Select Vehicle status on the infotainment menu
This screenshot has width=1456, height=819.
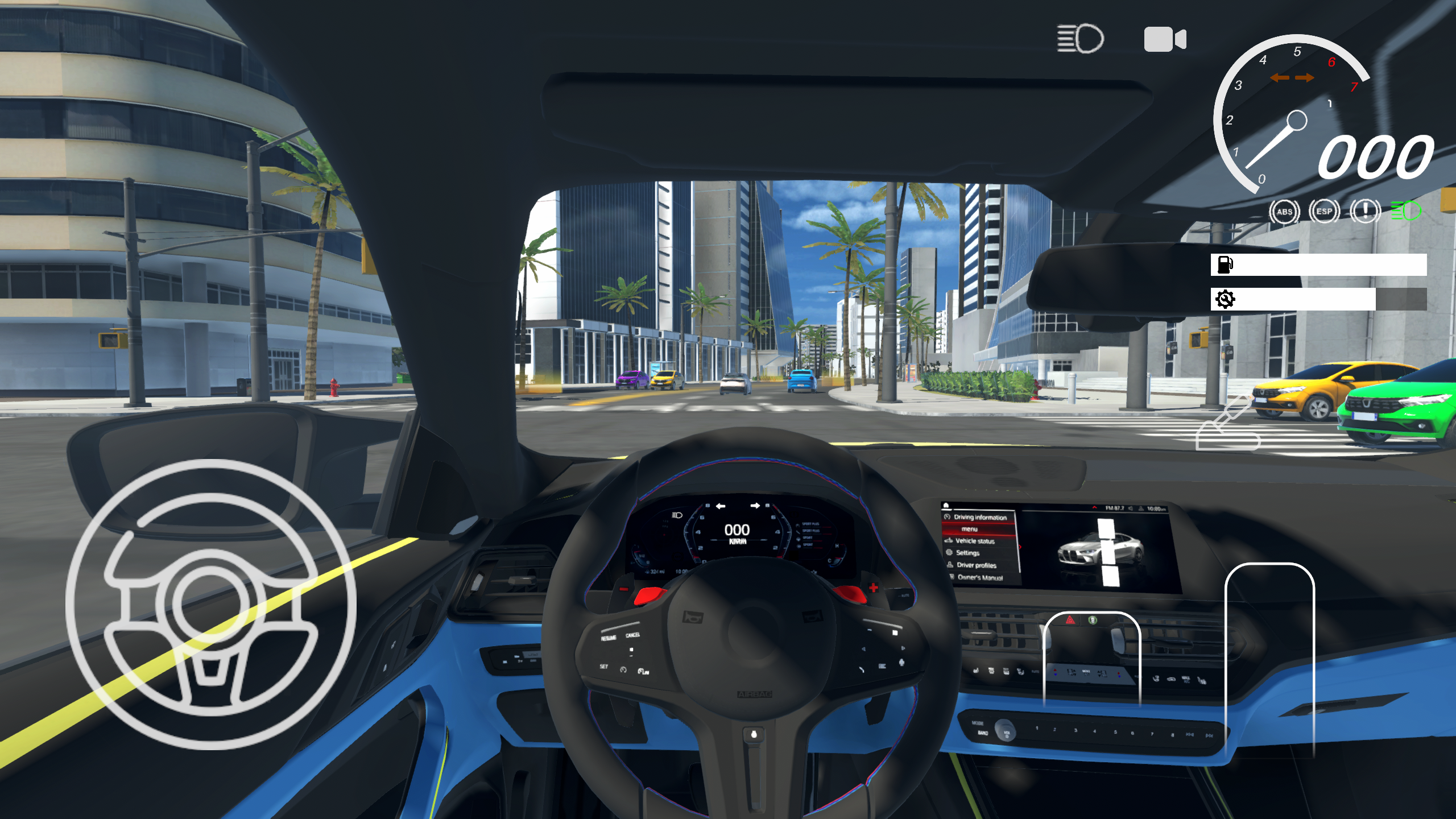975,541
